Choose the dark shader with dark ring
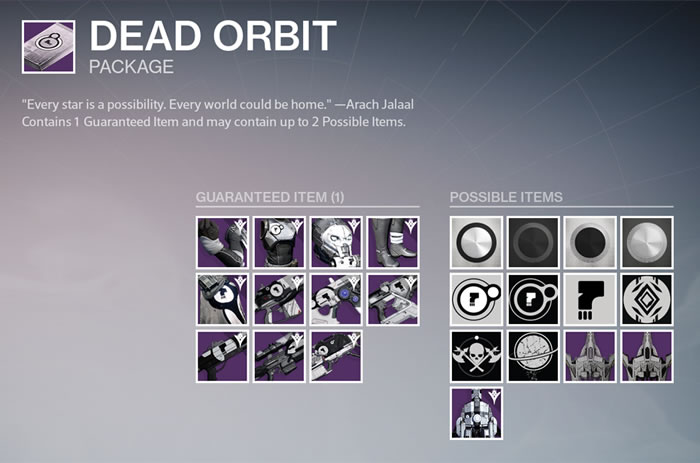 (533, 241)
